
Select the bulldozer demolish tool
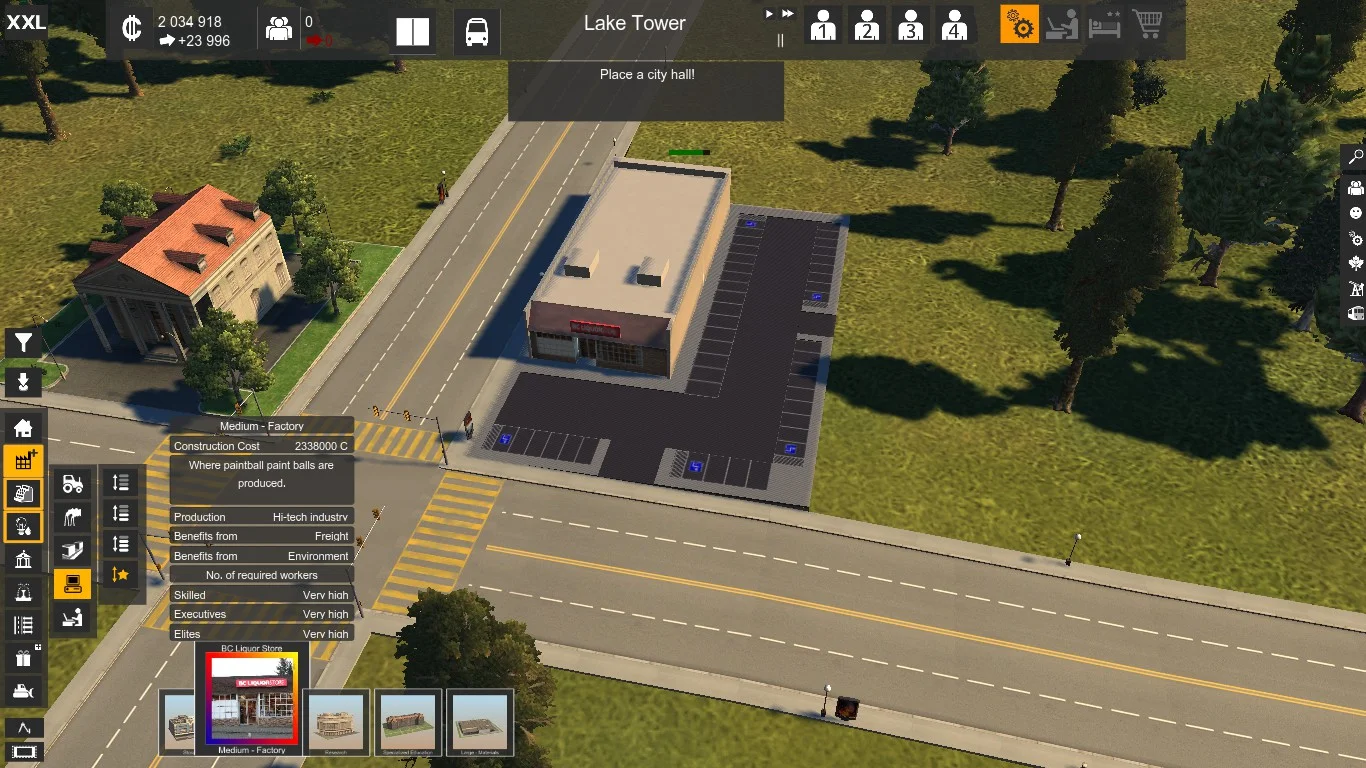click(23, 690)
